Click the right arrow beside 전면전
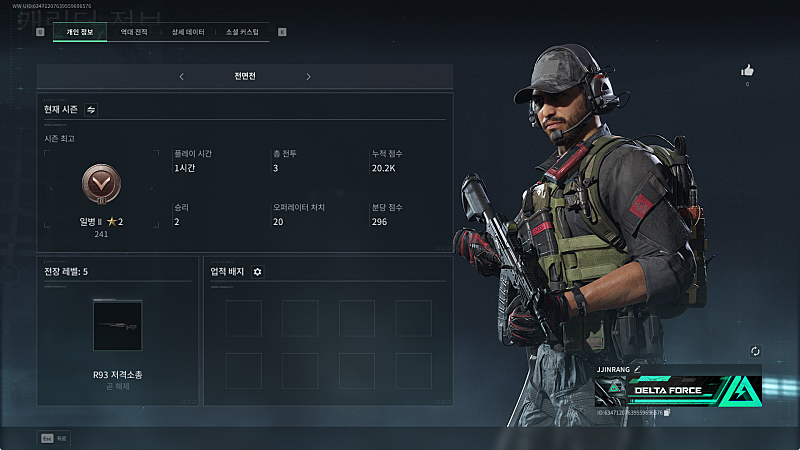This screenshot has width=800, height=450. 308,77
